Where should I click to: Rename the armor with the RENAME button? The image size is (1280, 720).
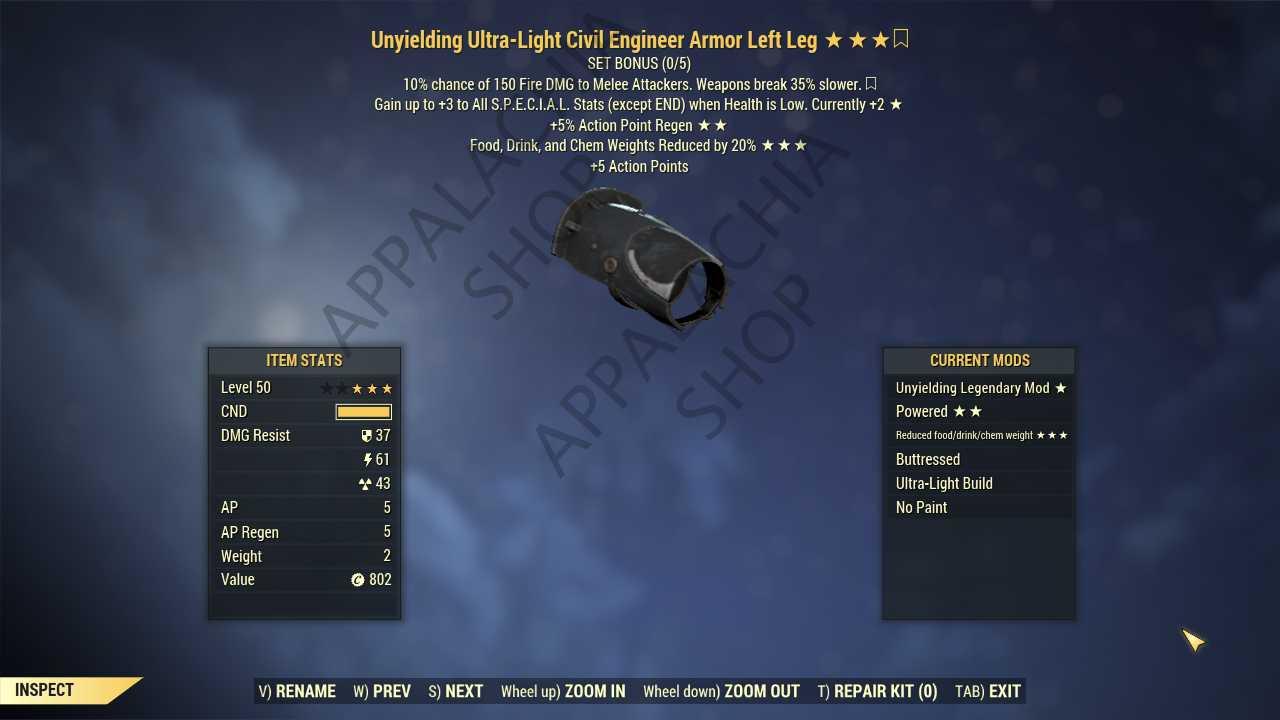(x=297, y=691)
